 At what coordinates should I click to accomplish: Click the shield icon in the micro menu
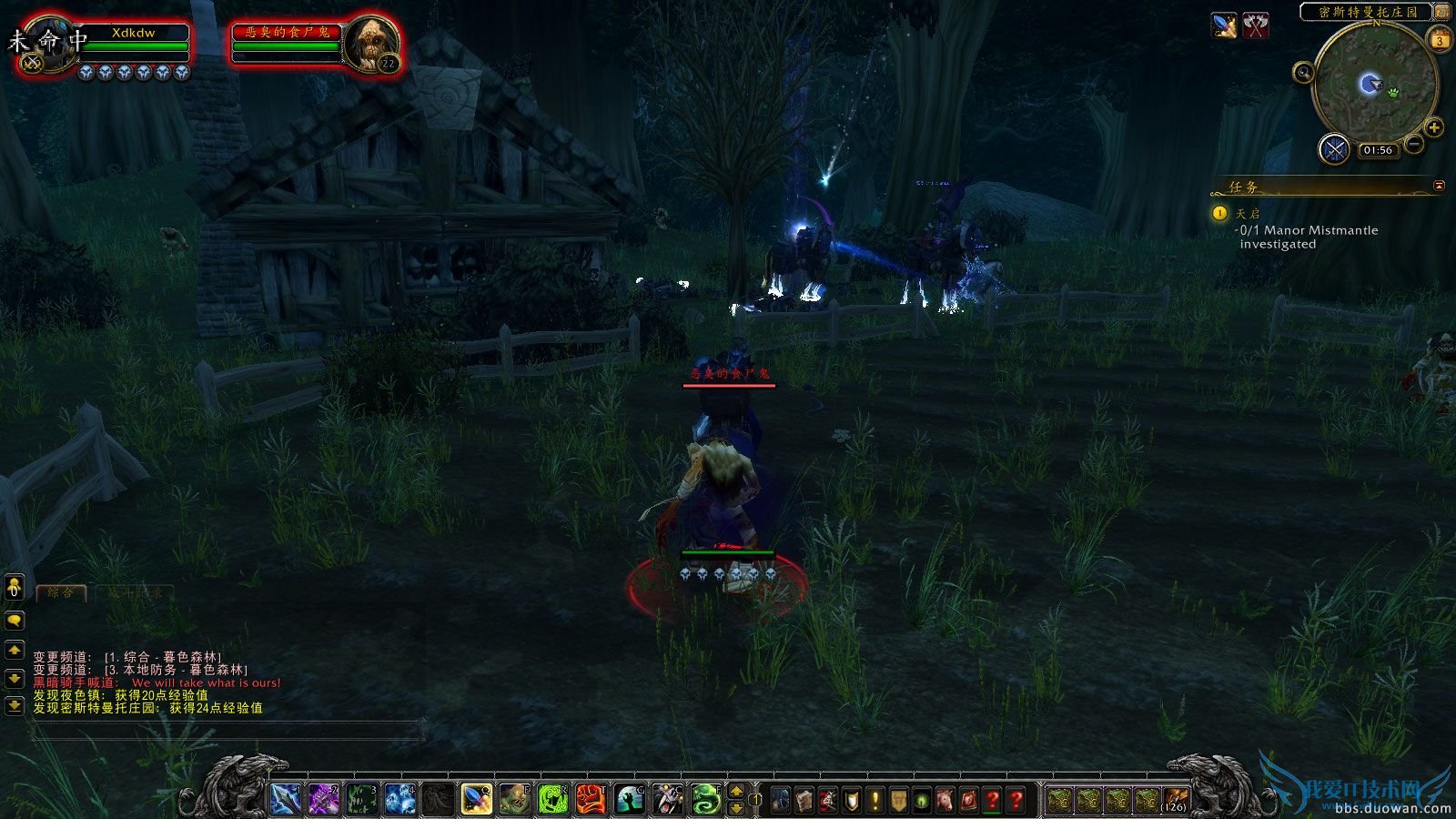(850, 797)
